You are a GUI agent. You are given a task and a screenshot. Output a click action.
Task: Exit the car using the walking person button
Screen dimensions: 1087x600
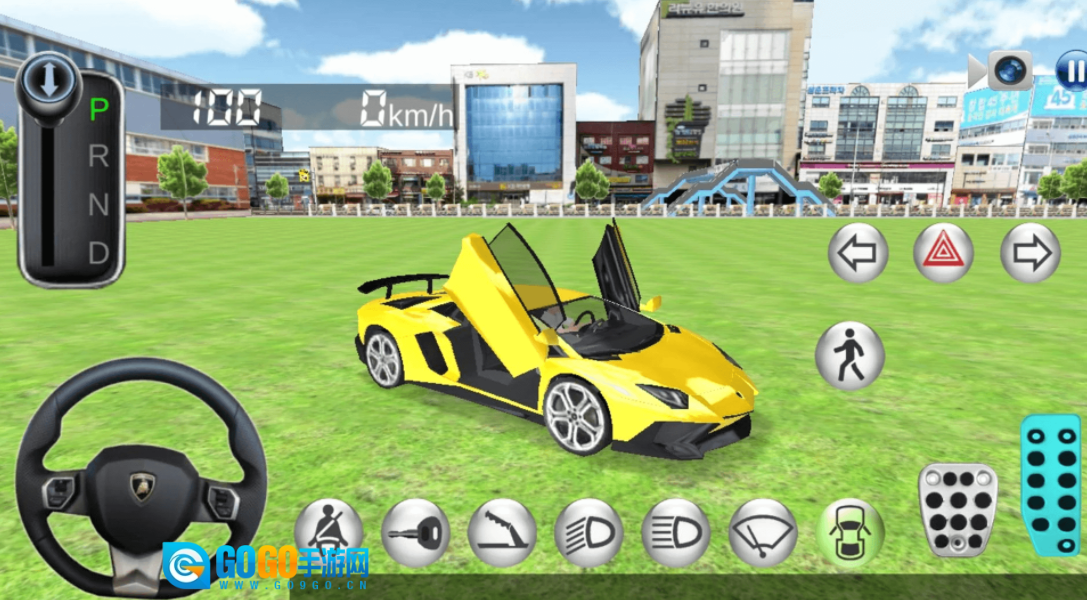click(849, 356)
